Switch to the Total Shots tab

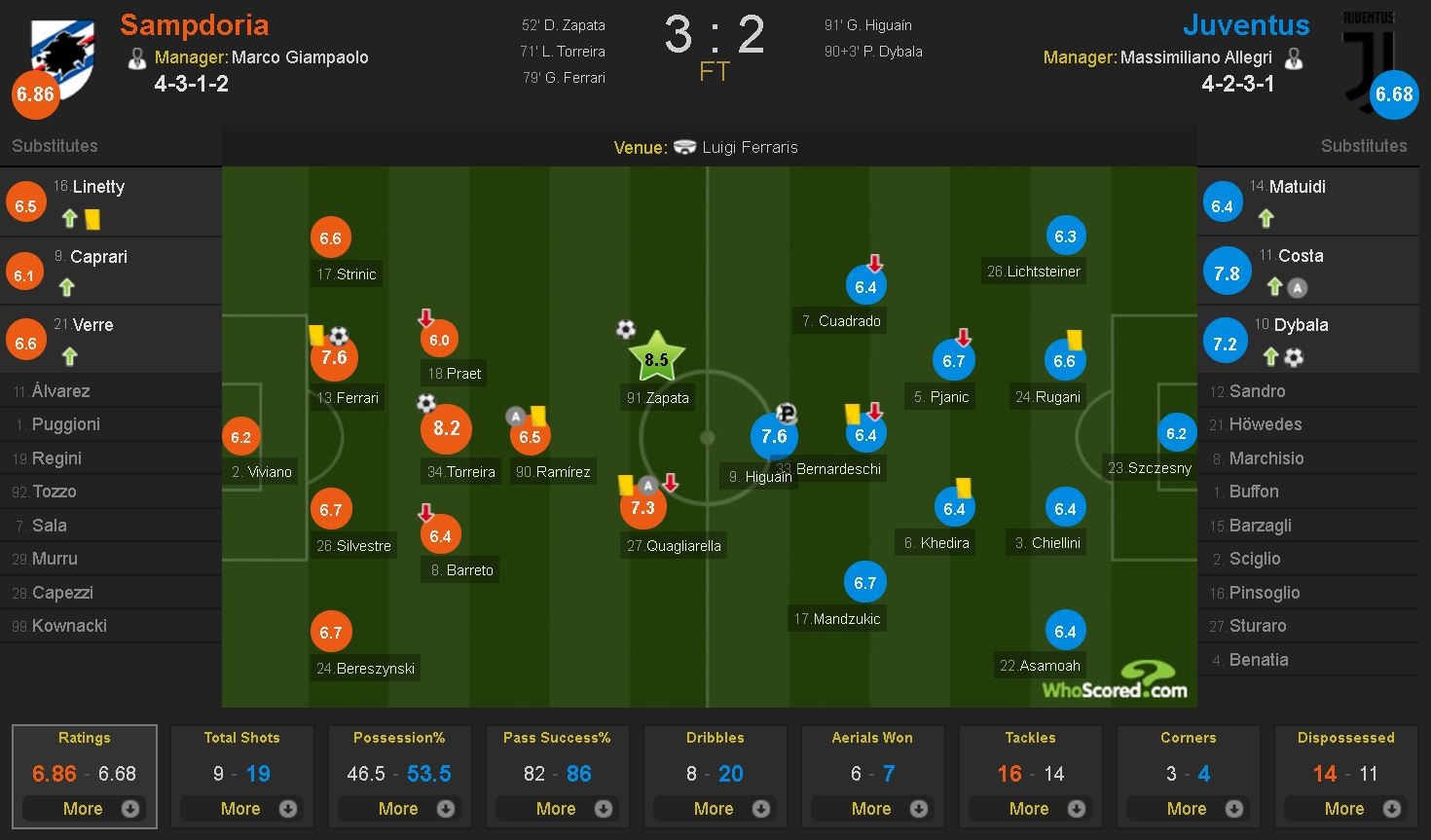(x=242, y=738)
